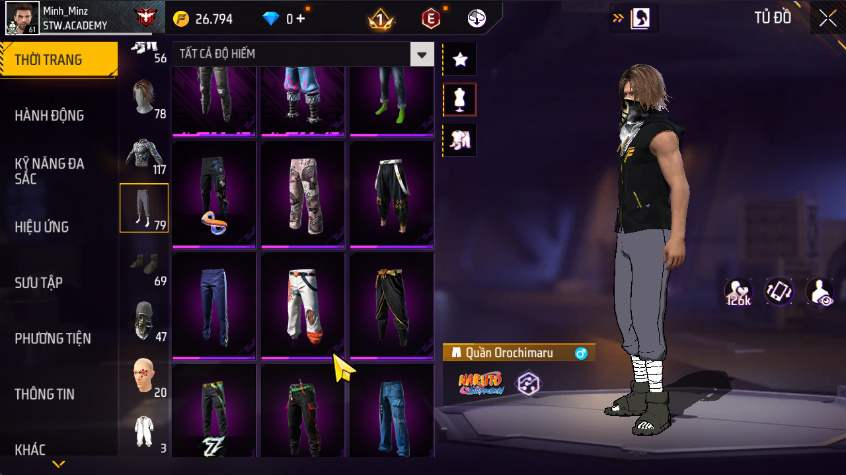
Task: Open the Kỹ Năng Đa Sắc tab
Action: 50,169
